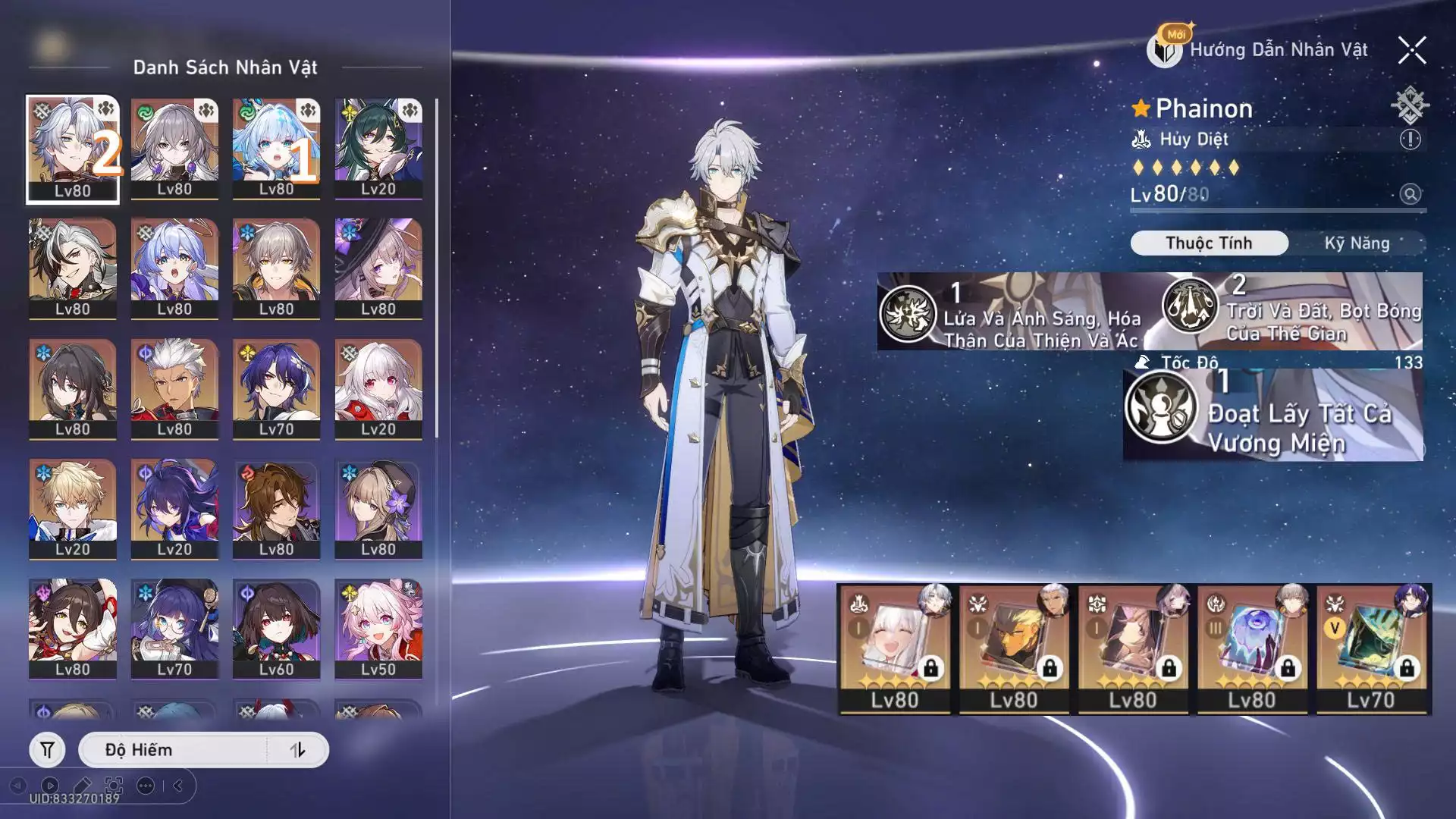
Task: Open Trời Và Đất, Bọt Bóng entry
Action: 1289,311
